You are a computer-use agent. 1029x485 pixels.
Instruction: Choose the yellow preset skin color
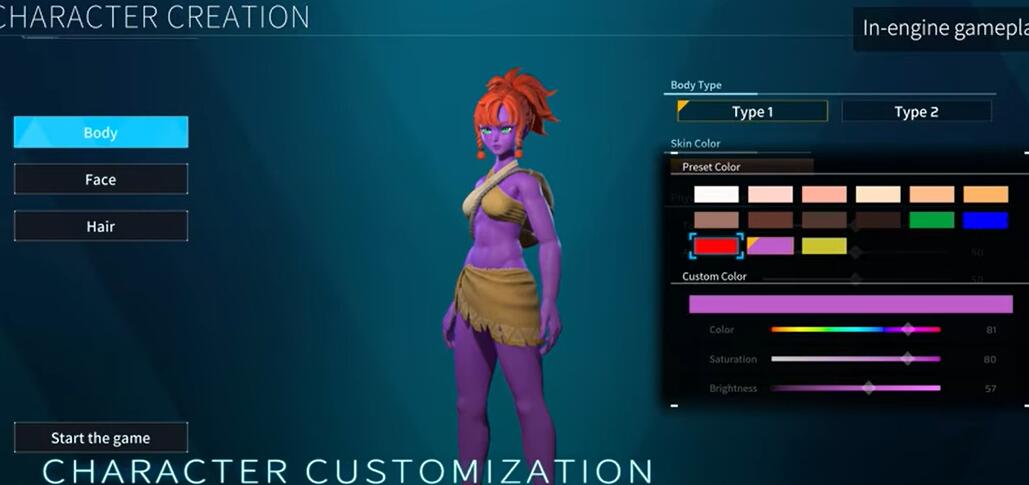point(824,246)
